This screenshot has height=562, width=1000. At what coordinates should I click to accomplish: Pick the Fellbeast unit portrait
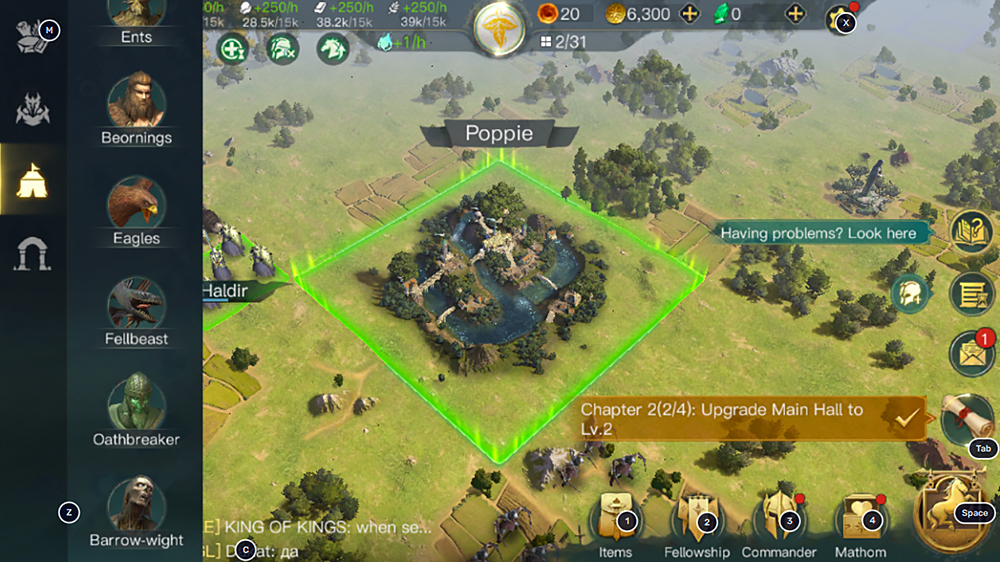pyautogui.click(x=136, y=303)
